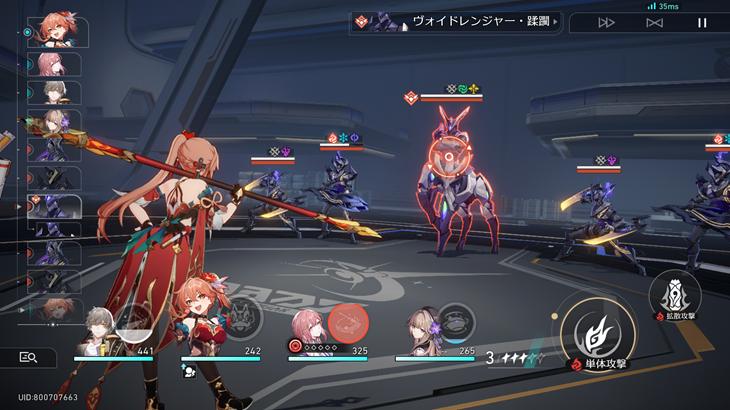Activate the pink-haired character's glowing red ultimate
Image resolution: width=730 pixels, height=410 pixels.
click(349, 322)
